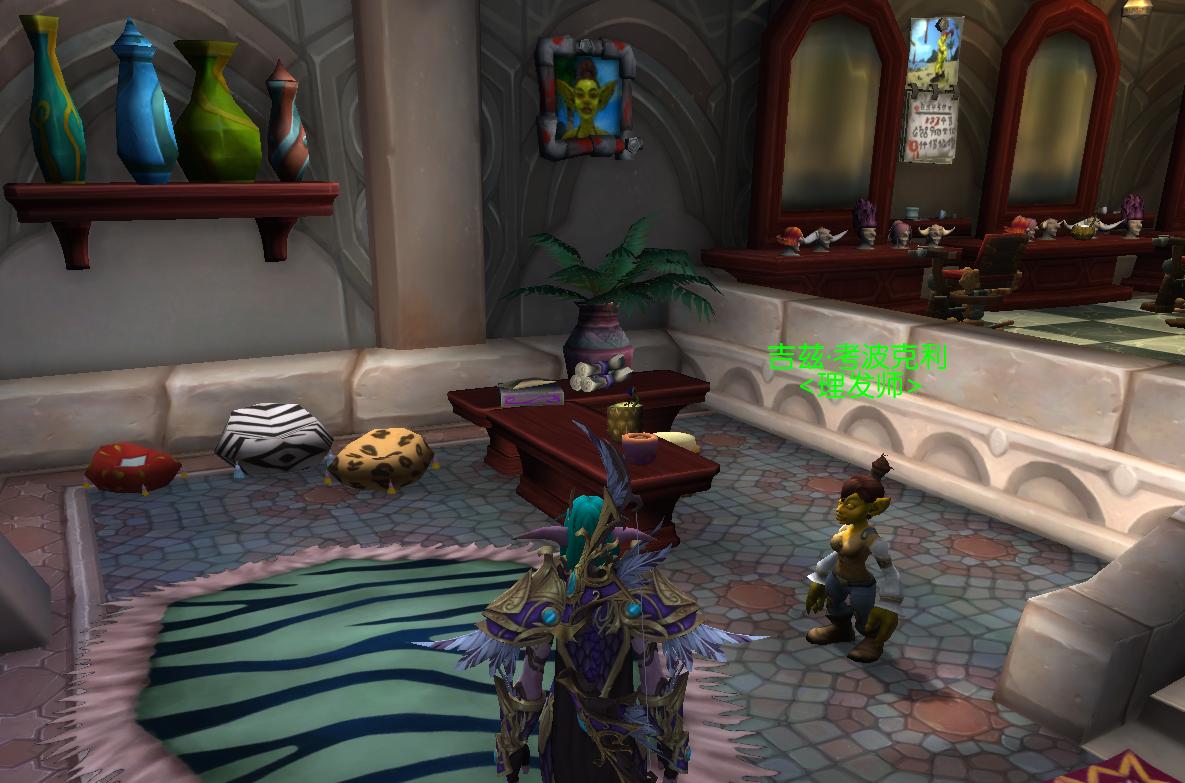Select the 吉兹·考波克利 barber name label
The width and height of the screenshot is (1185, 783).
click(857, 357)
